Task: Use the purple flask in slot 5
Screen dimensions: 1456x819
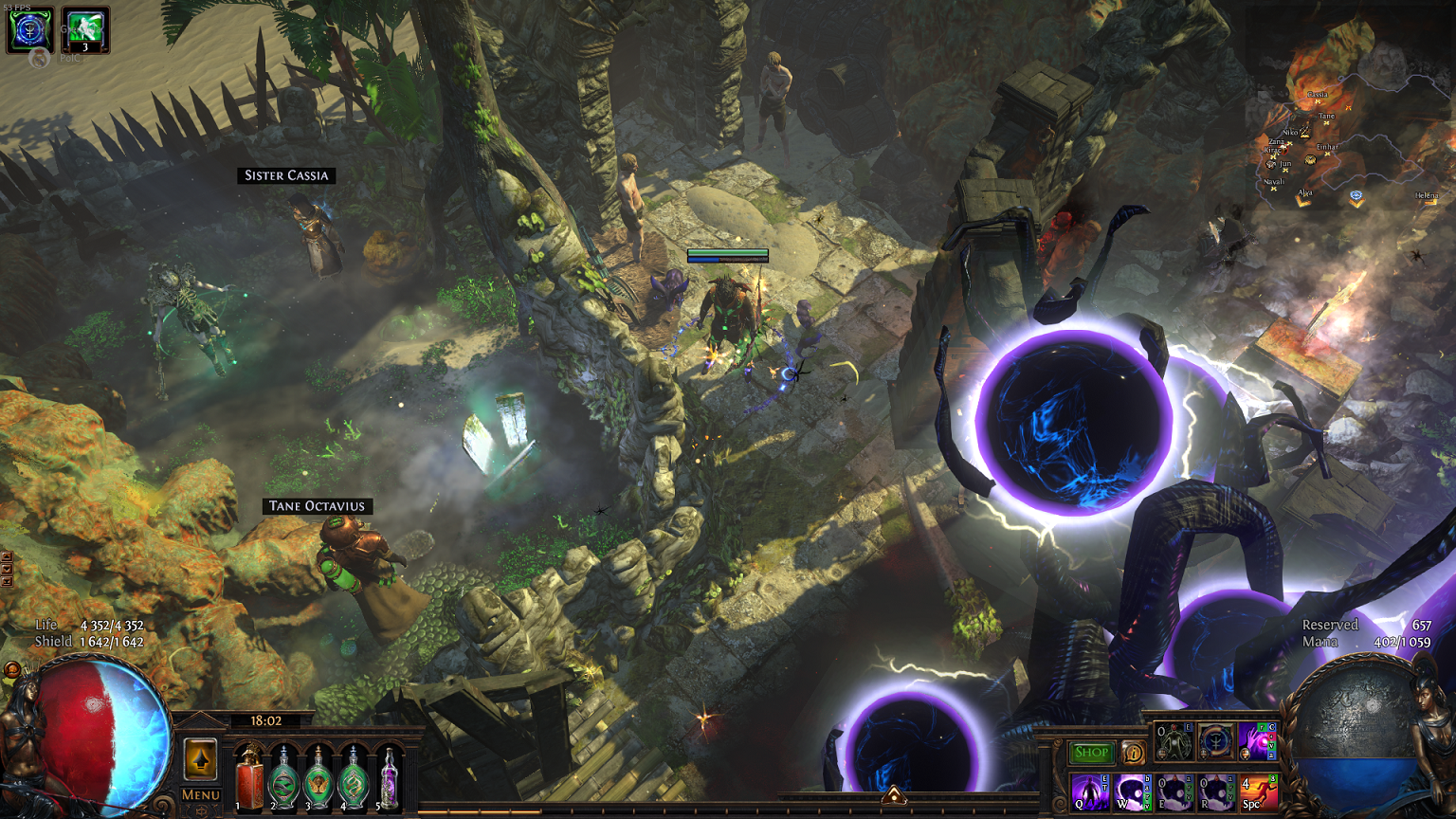Action: pyautogui.click(x=388, y=778)
